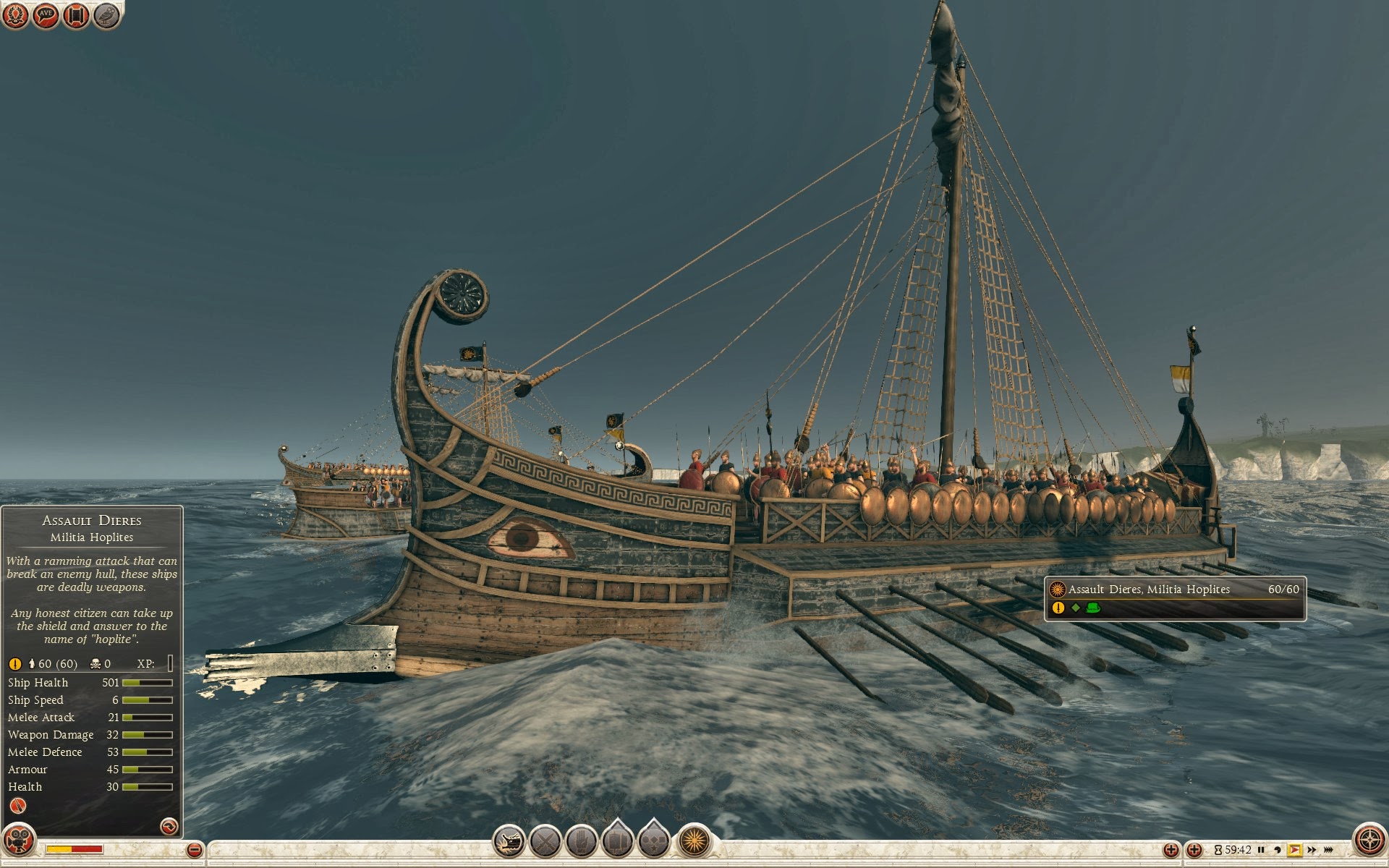The width and height of the screenshot is (1389, 868).
Task: Set battle speed to double fast-forward
Action: [x=1312, y=850]
